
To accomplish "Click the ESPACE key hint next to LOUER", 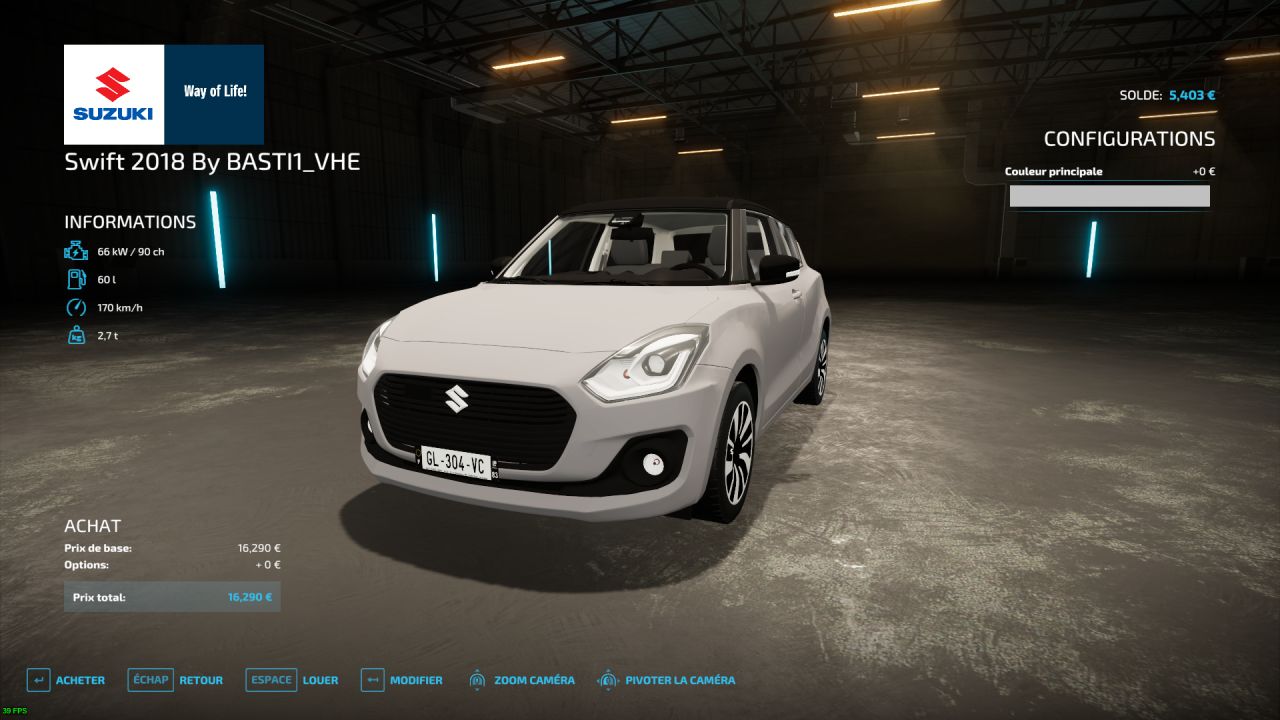I will point(270,680).
